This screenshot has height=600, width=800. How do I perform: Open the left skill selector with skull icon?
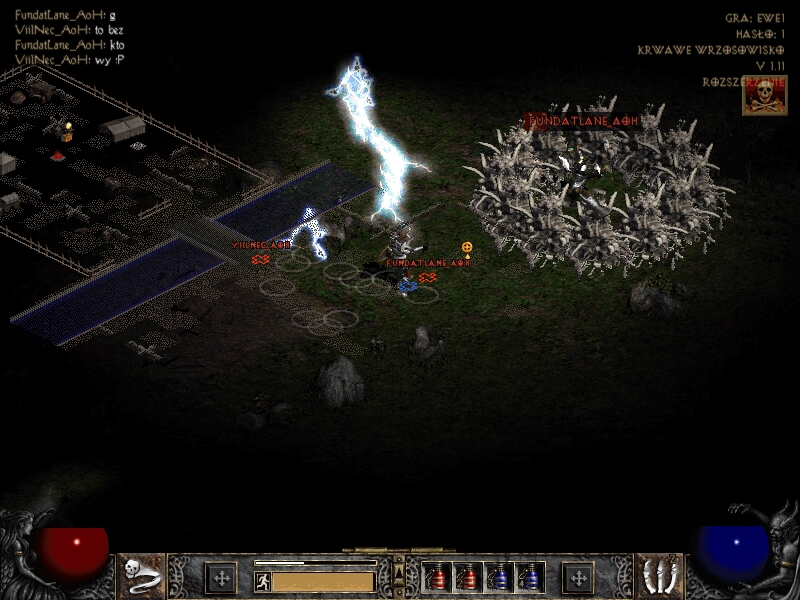point(141,576)
